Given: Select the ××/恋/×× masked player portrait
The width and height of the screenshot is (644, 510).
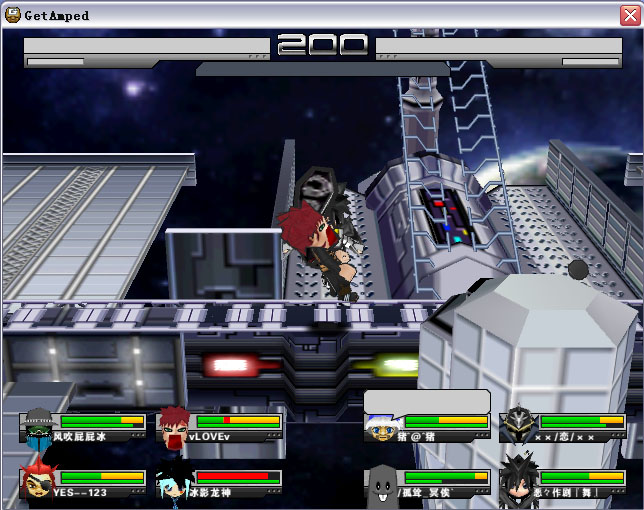Looking at the screenshot, I should 518,425.
